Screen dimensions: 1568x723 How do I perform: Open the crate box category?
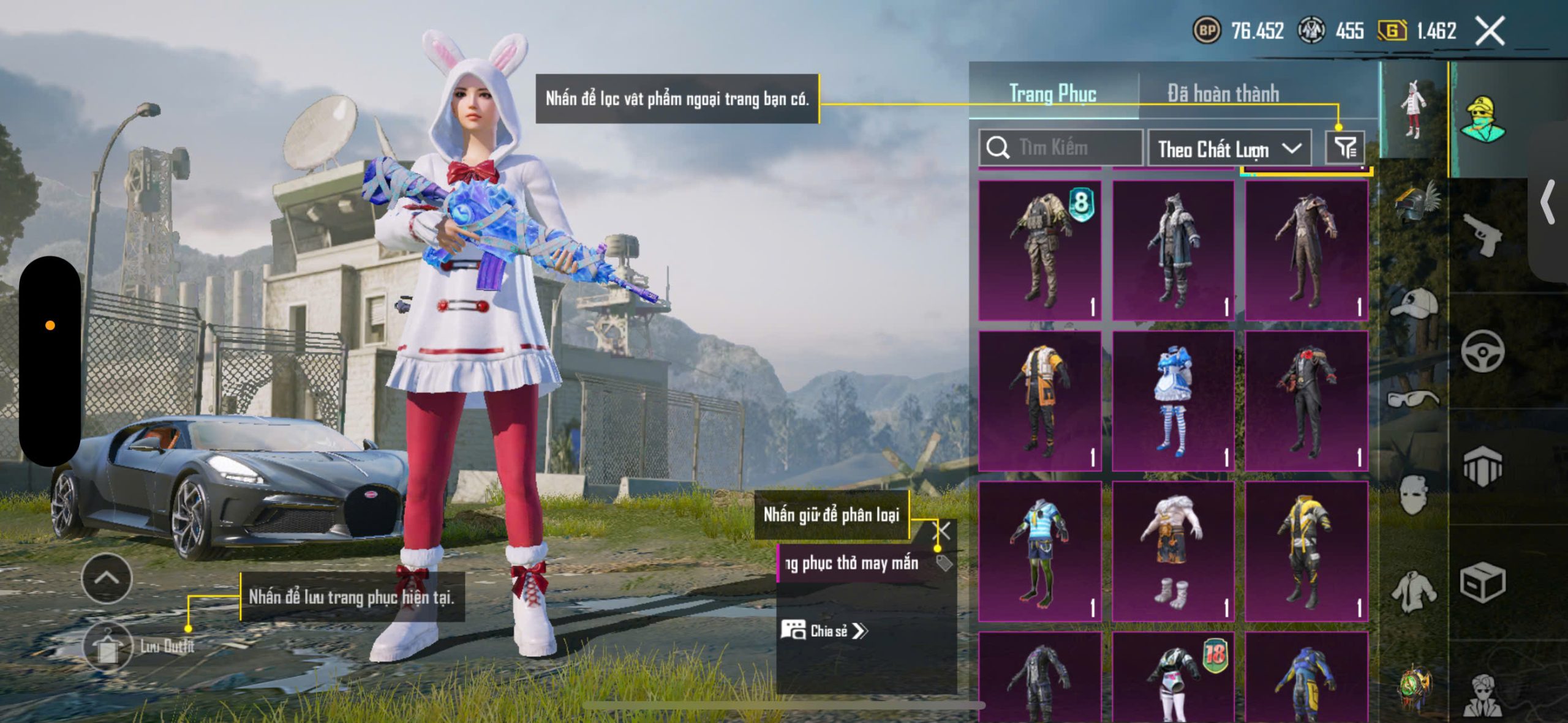pos(1482,583)
